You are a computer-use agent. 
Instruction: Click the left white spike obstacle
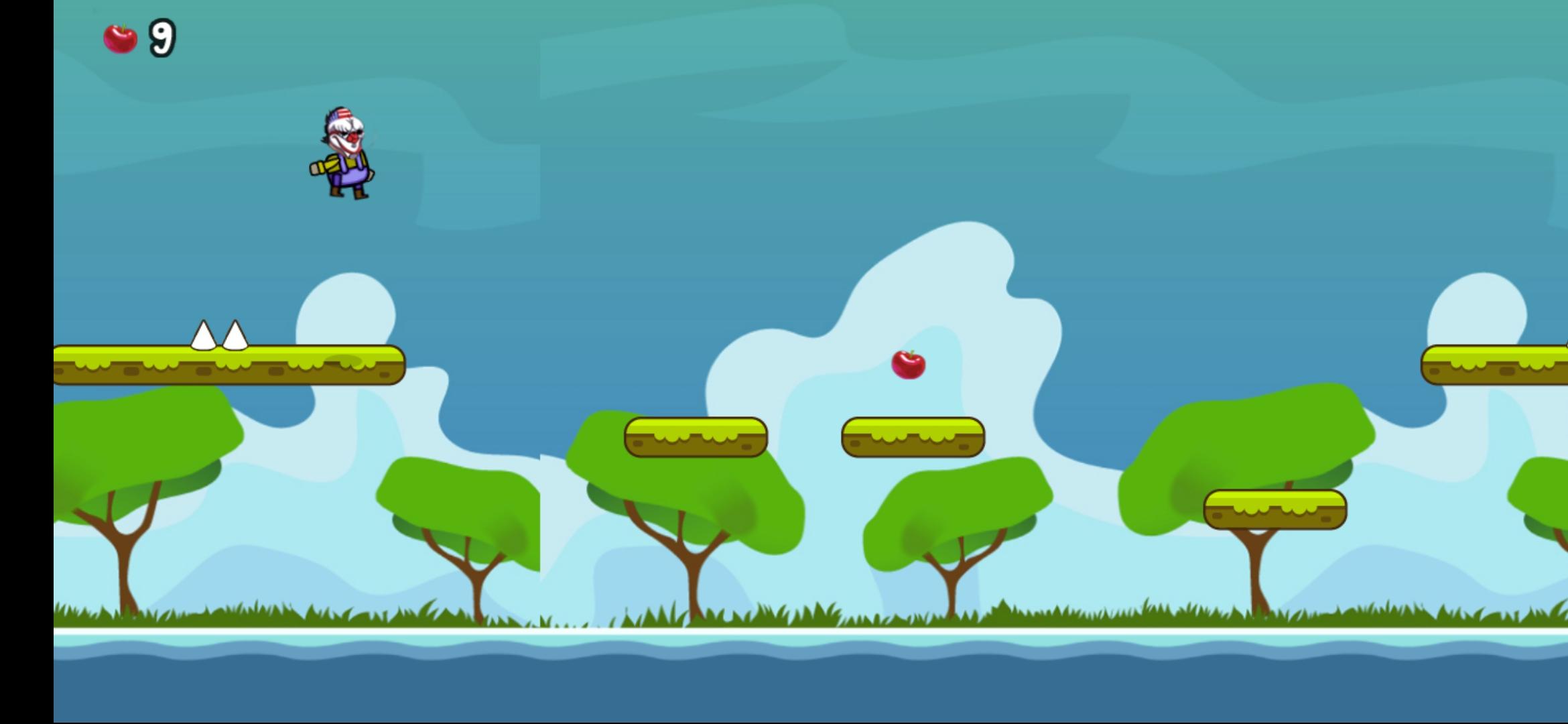pos(202,335)
